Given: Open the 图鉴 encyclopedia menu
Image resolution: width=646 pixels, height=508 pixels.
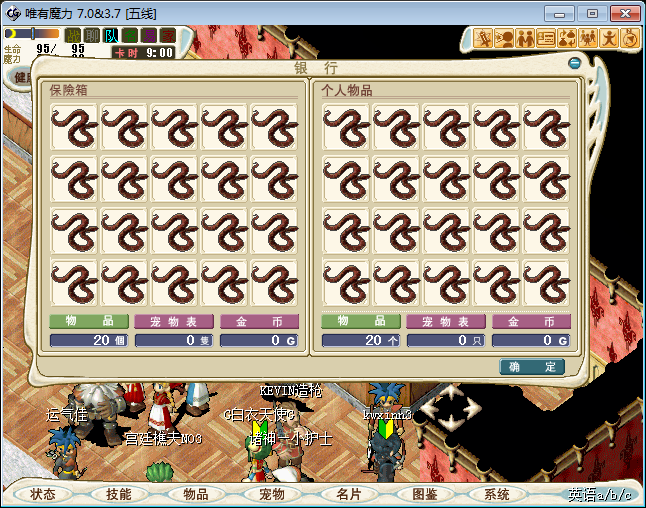Looking at the screenshot, I should point(424,494).
